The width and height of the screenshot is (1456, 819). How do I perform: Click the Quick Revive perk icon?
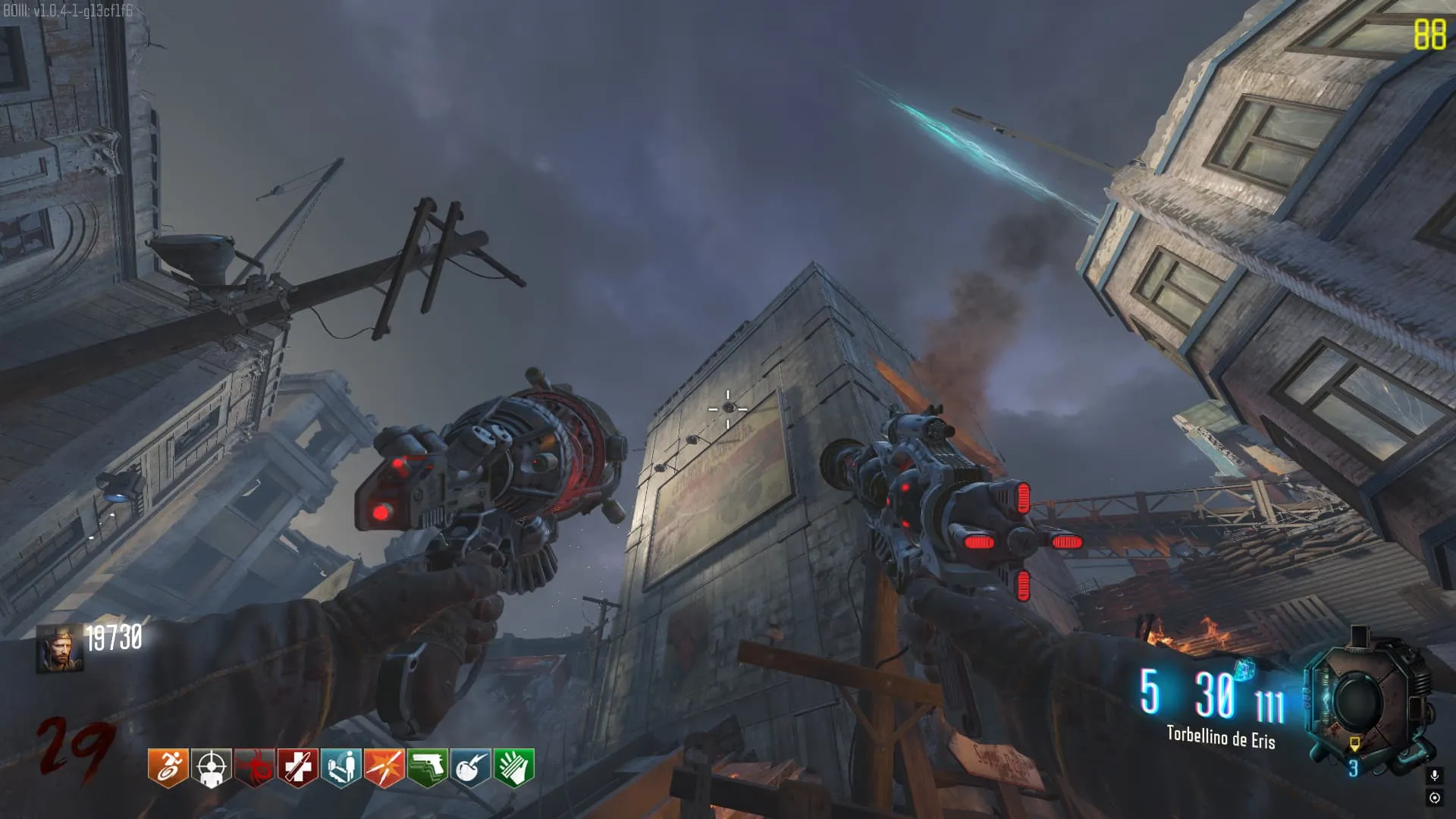340,767
